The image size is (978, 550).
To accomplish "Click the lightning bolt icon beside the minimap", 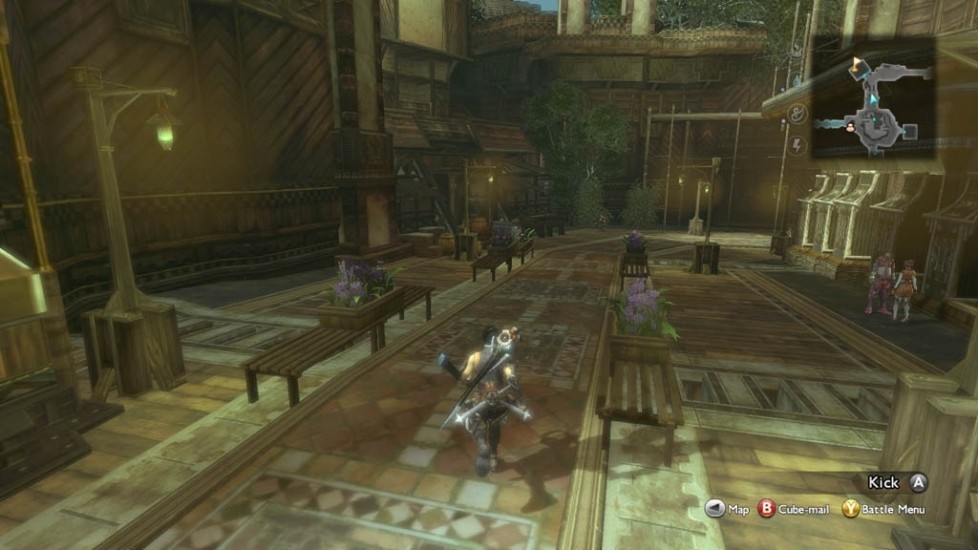I will tap(797, 146).
